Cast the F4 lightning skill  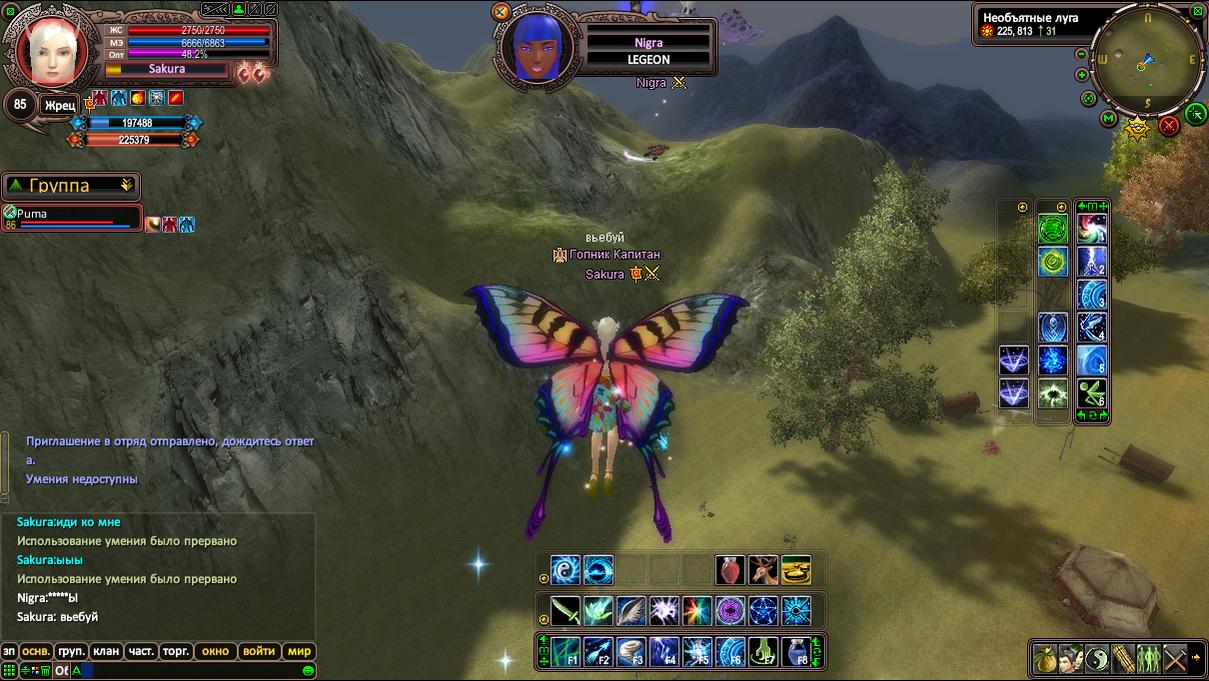(665, 651)
